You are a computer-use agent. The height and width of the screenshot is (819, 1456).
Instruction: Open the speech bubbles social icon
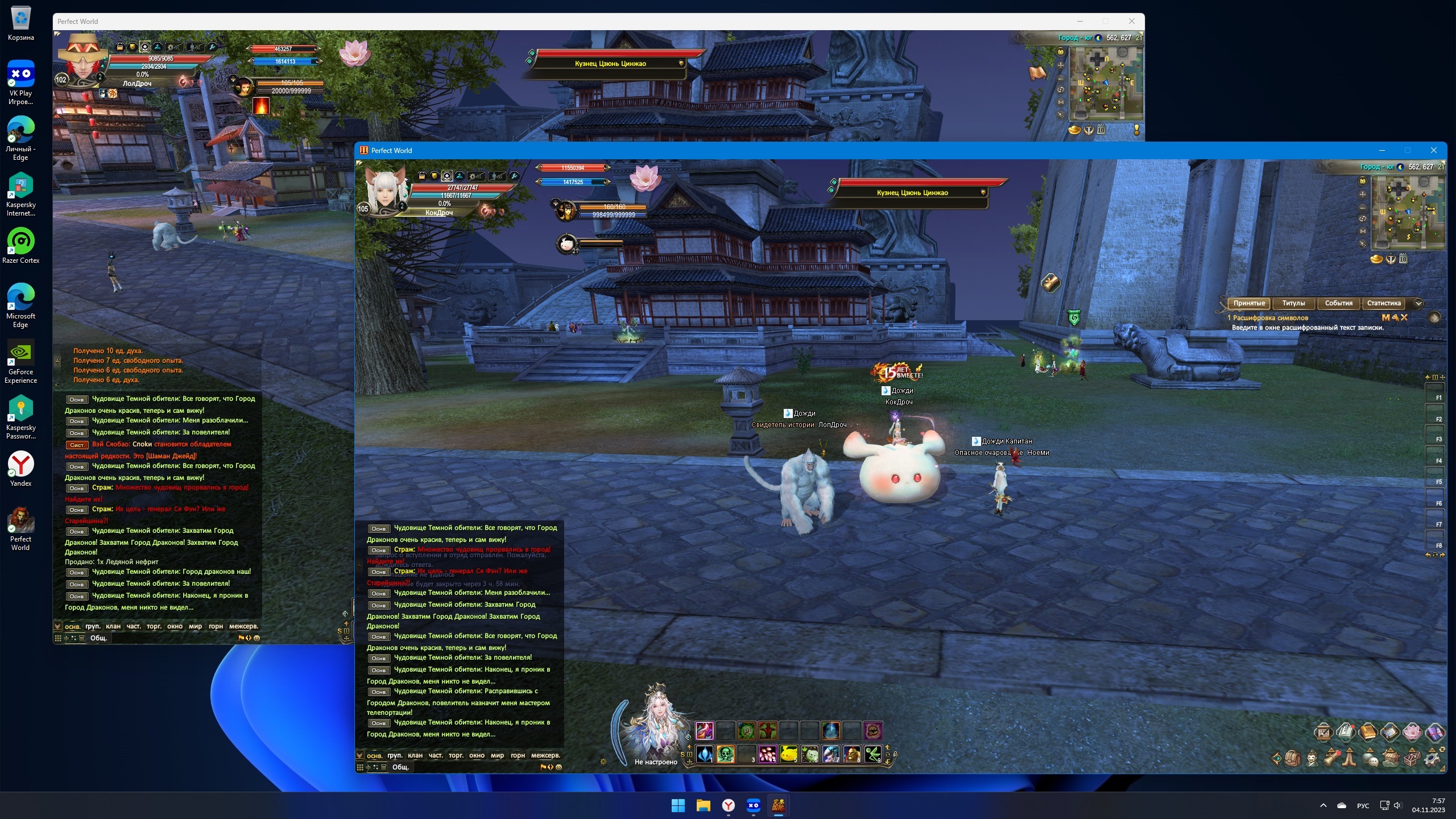1371,759
